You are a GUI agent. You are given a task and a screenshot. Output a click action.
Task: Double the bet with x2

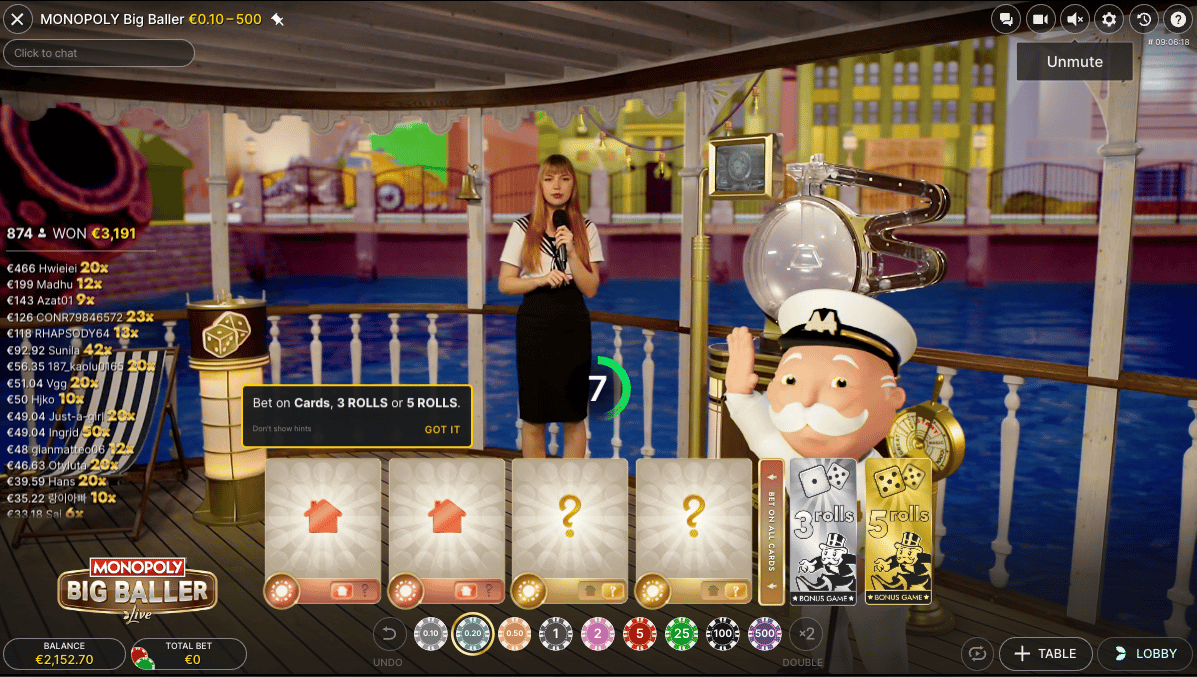click(804, 632)
